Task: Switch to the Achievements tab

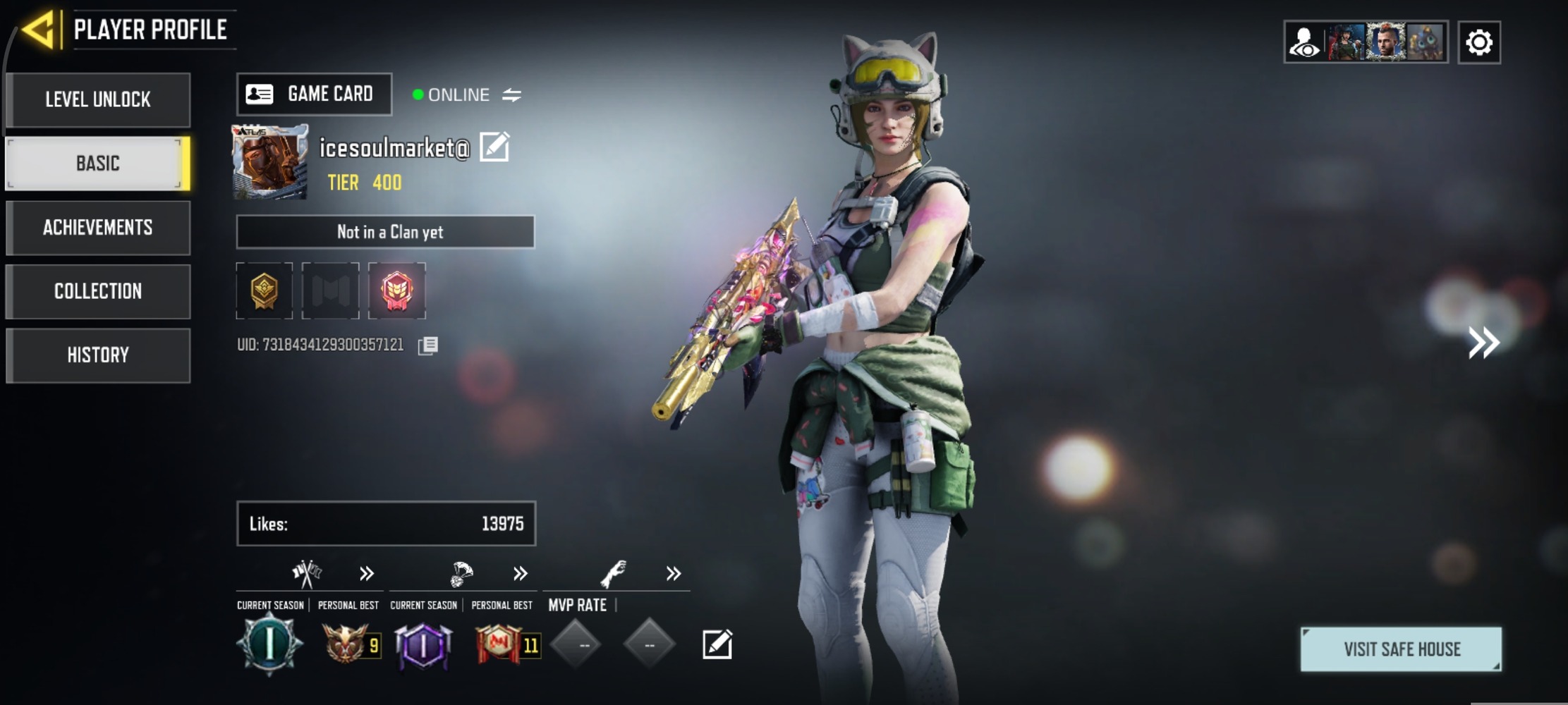Action: click(x=98, y=228)
